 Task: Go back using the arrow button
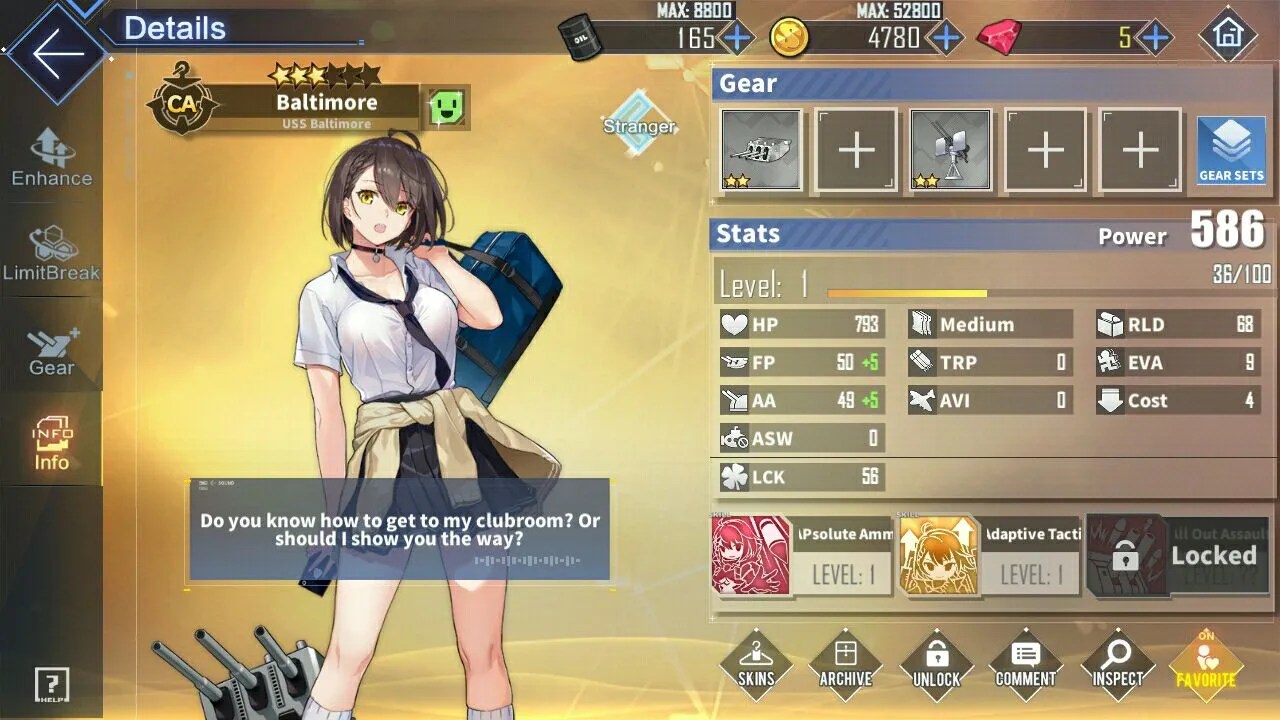(52, 54)
